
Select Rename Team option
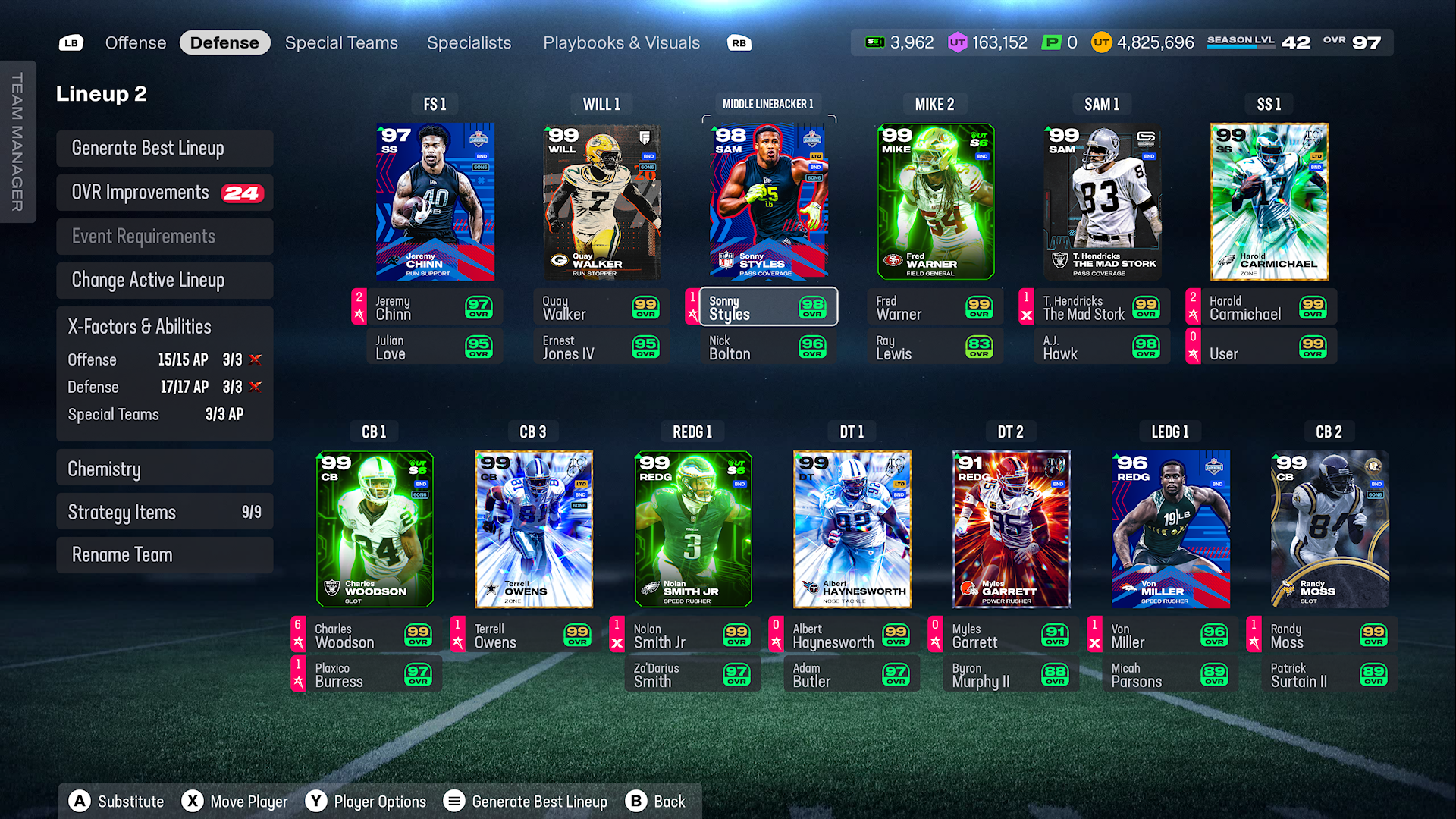165,555
